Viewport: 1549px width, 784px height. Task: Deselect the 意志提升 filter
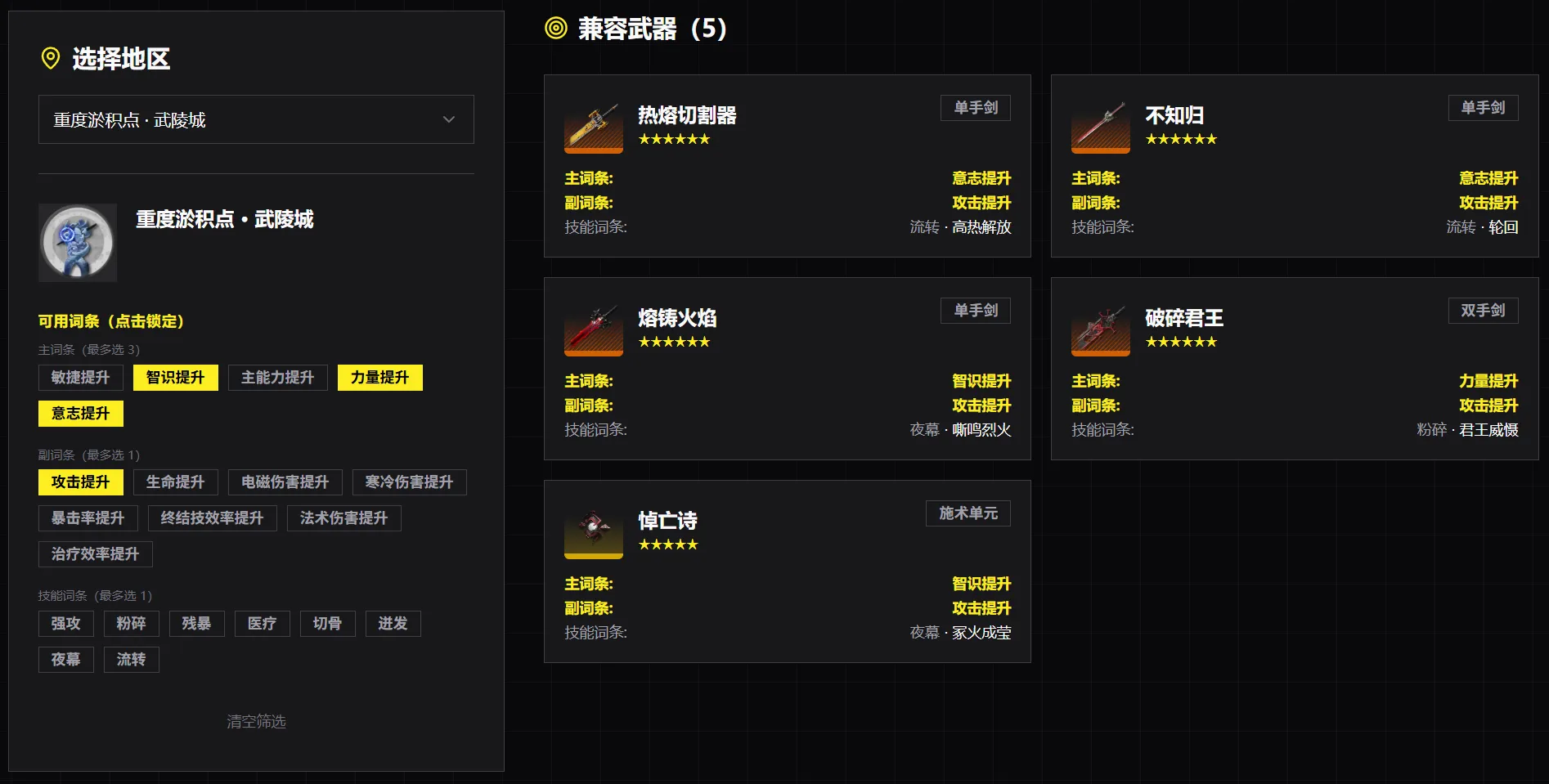[80, 413]
